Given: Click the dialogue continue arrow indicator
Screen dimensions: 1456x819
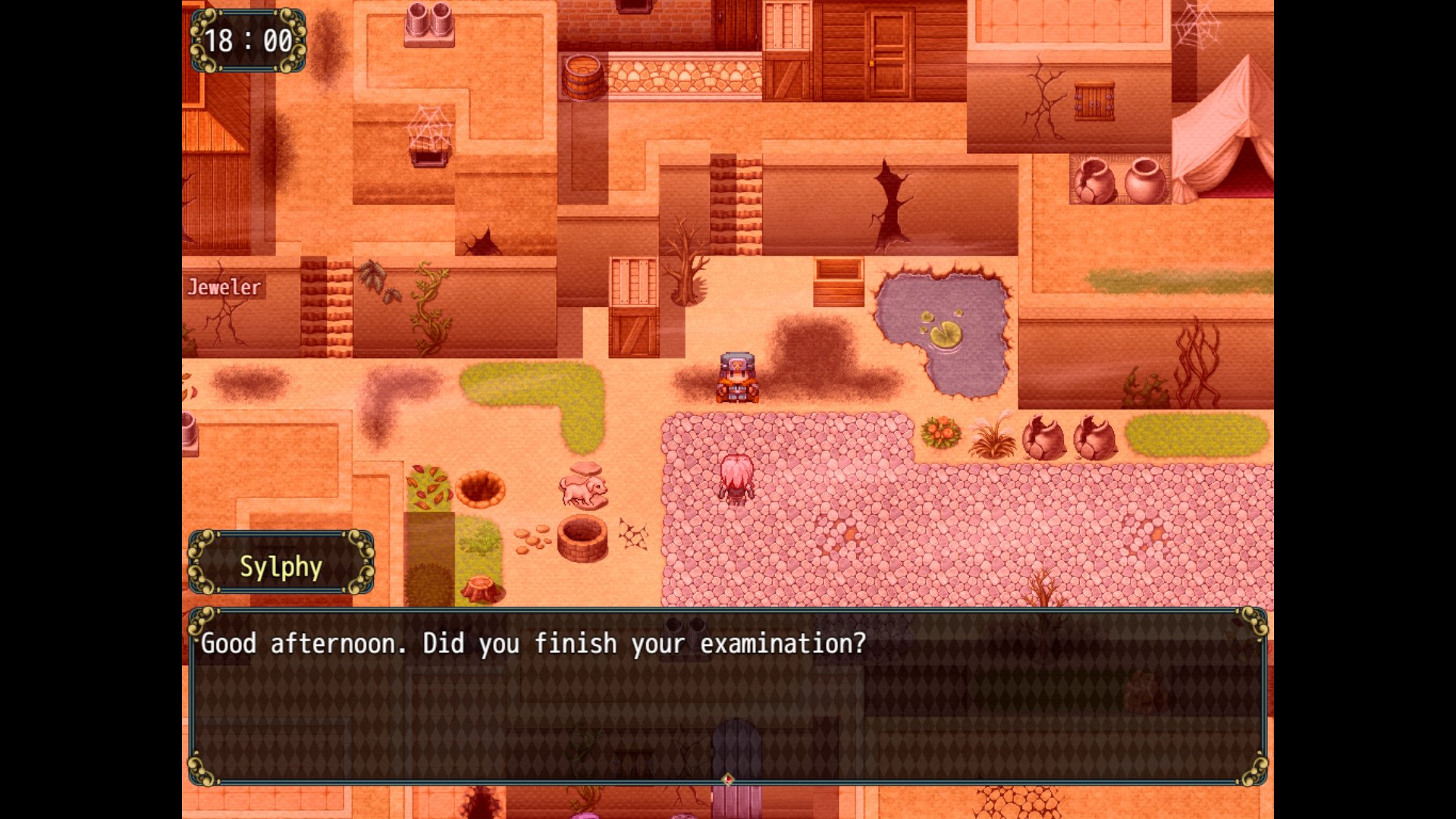Looking at the screenshot, I should (x=727, y=779).
